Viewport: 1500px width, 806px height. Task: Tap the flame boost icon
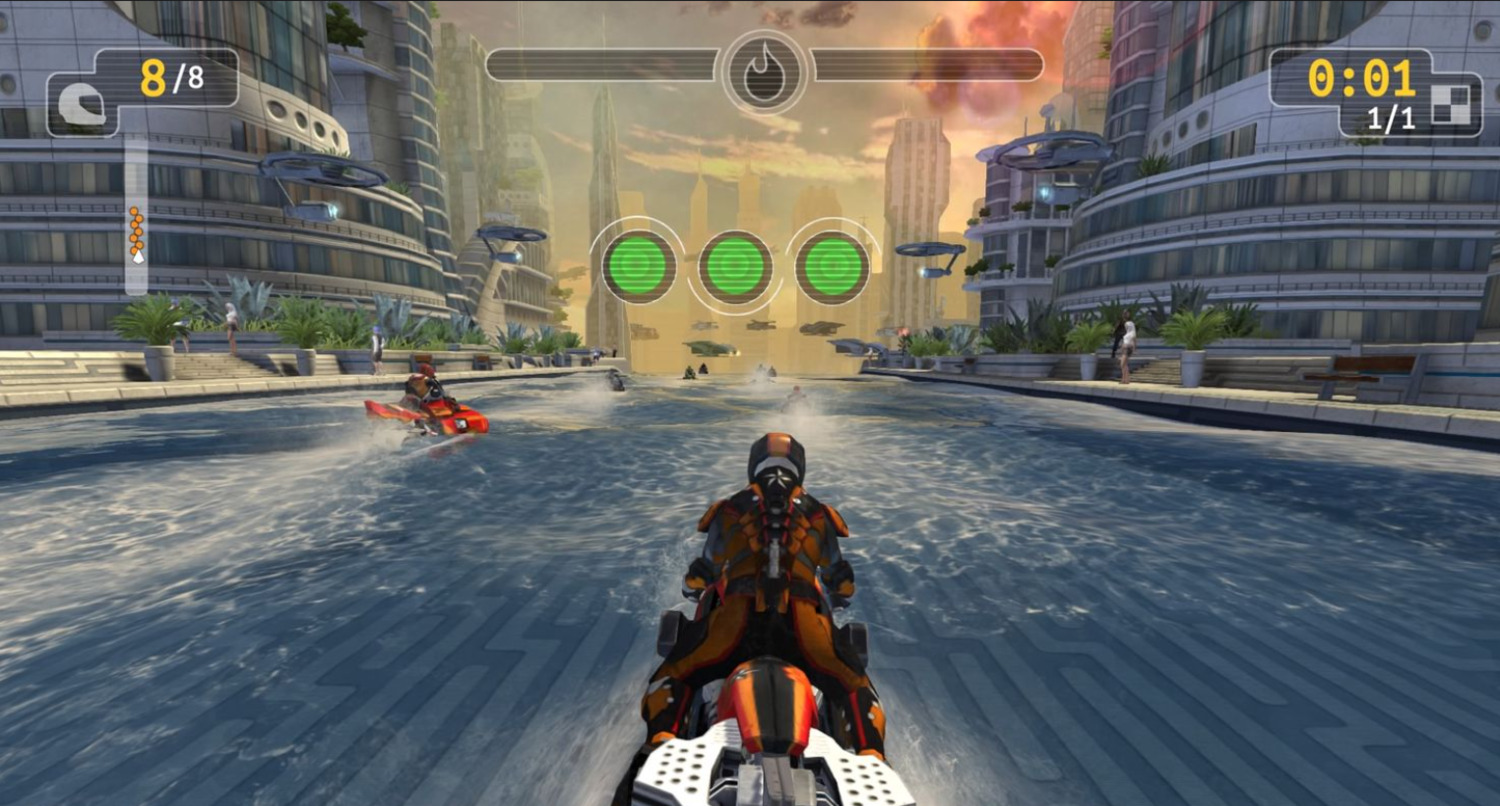765,70
